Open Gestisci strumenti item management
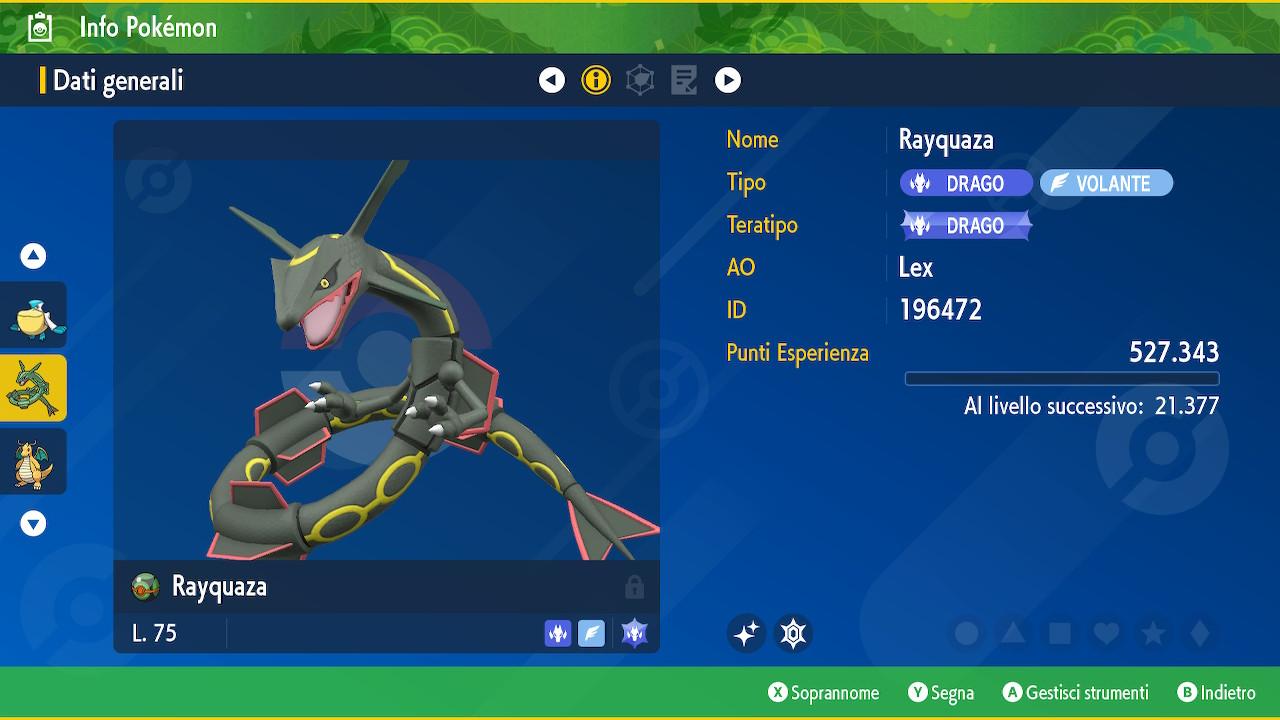Screen dimensions: 1280x720 [x=1075, y=693]
